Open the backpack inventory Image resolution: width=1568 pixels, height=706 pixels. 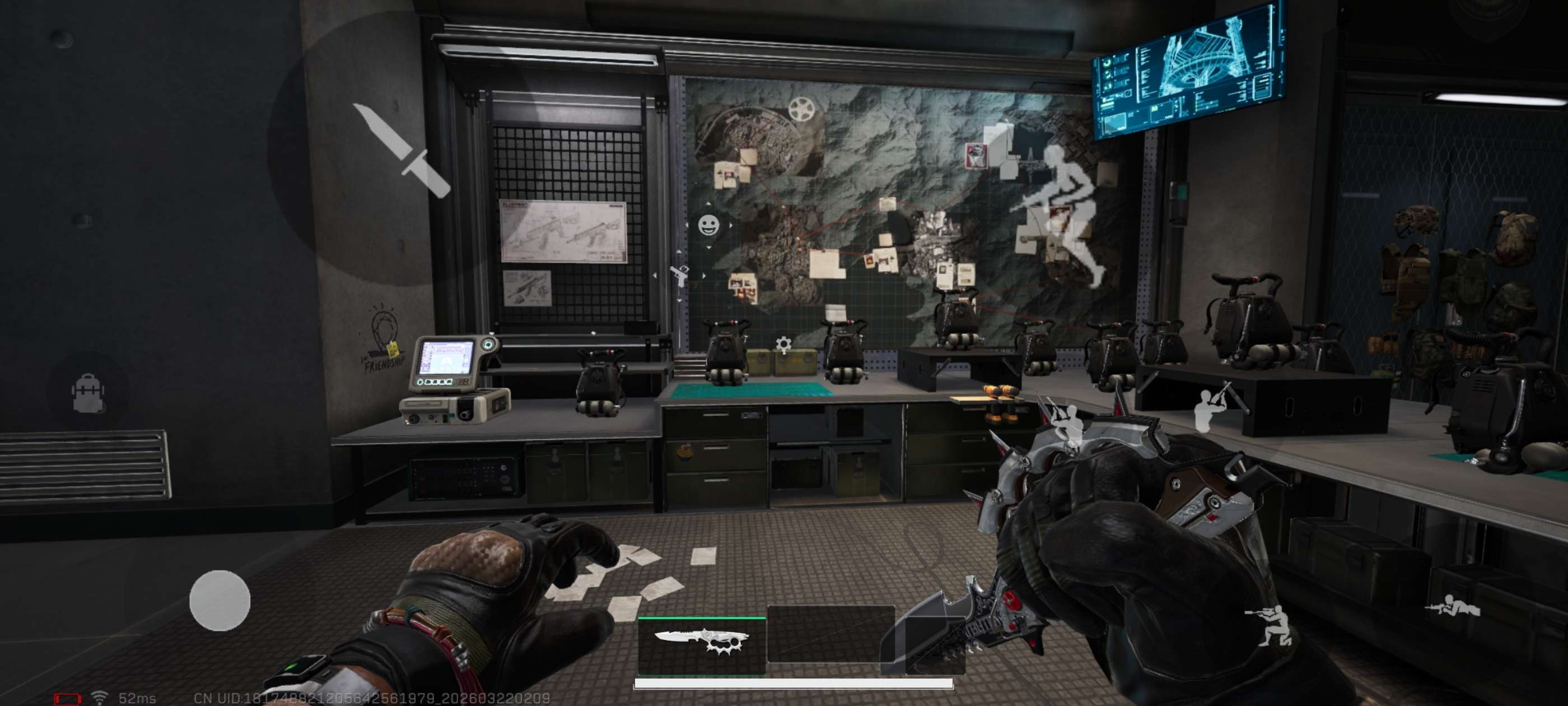pyautogui.click(x=88, y=393)
